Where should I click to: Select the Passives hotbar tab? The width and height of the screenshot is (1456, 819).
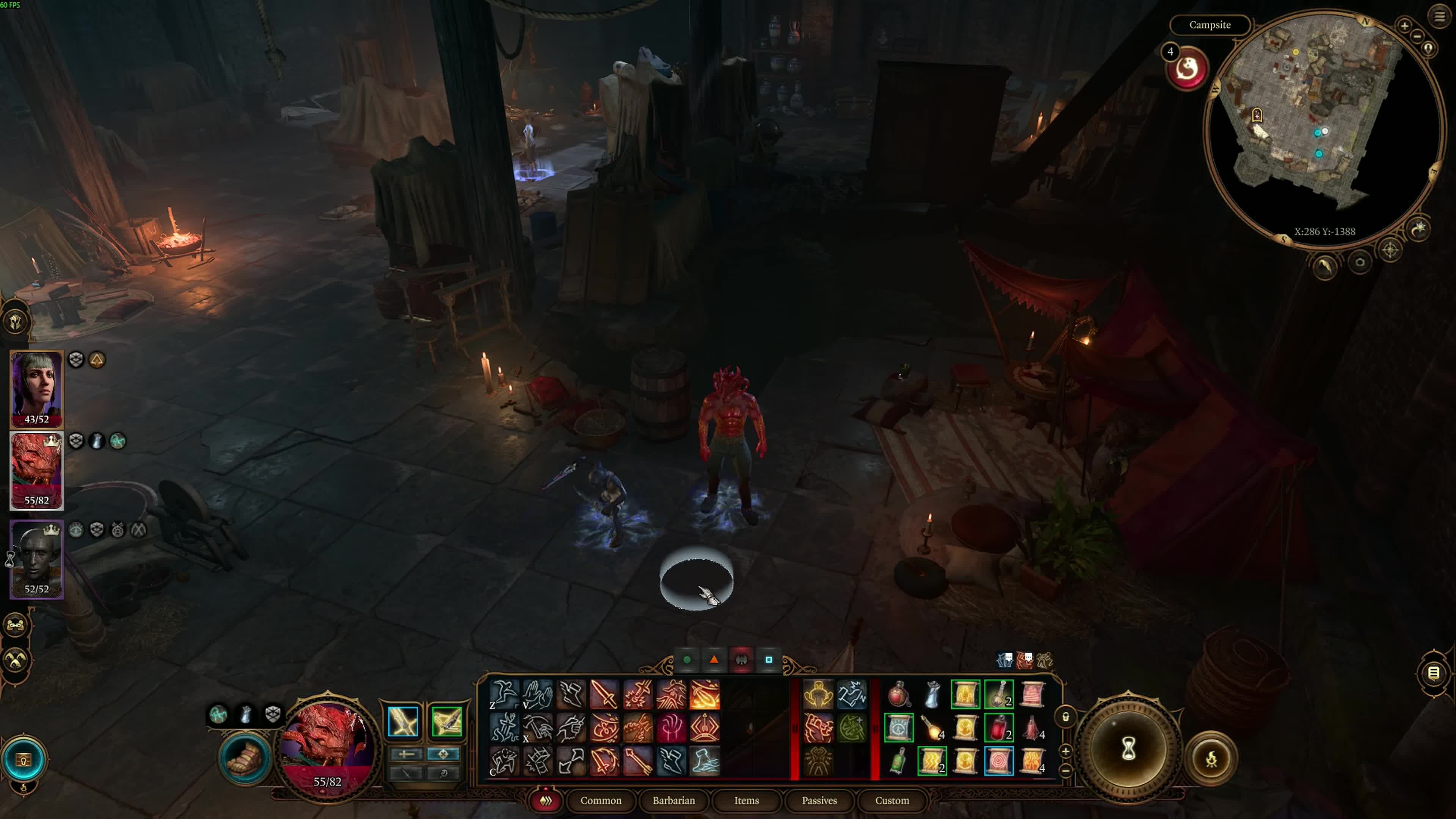click(x=819, y=800)
